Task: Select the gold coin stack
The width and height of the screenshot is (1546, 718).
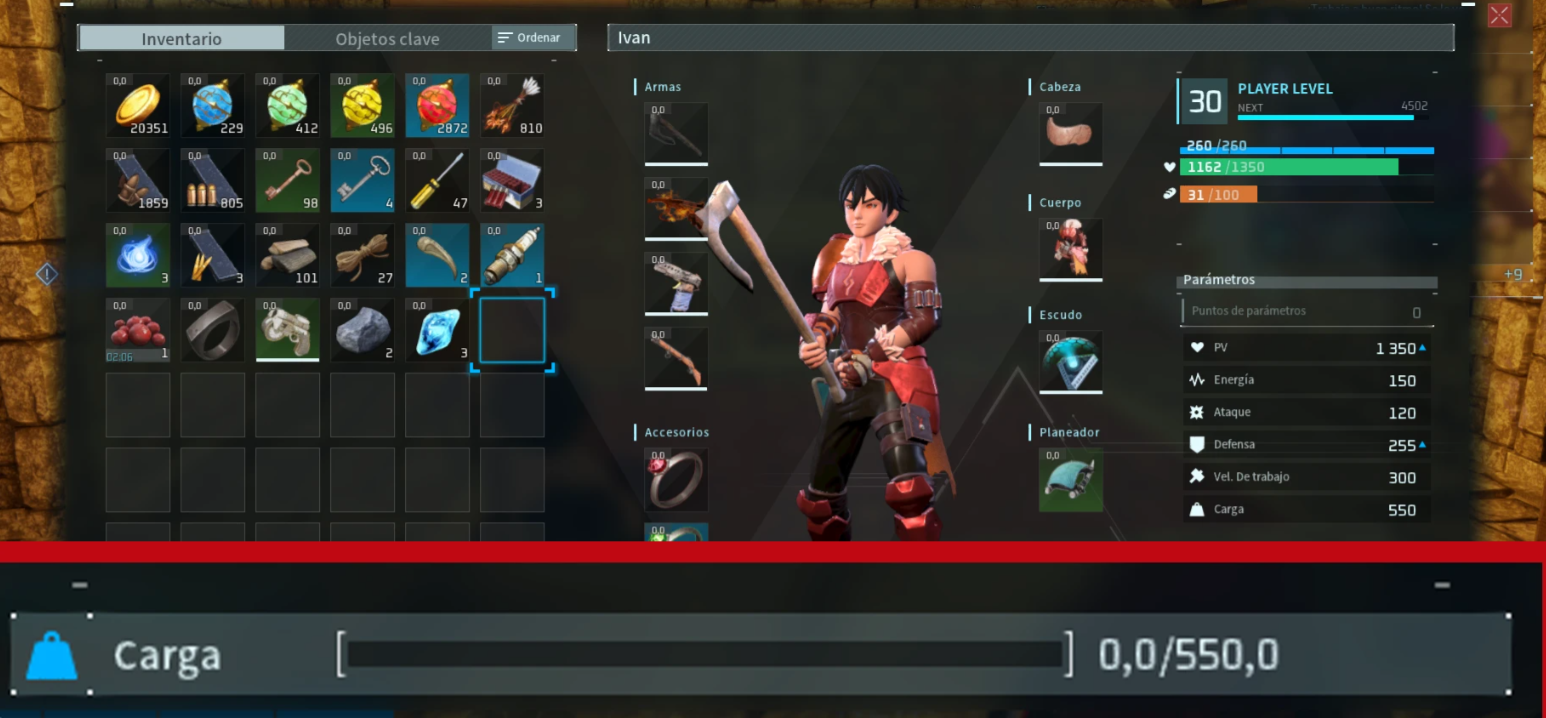Action: 137,105
